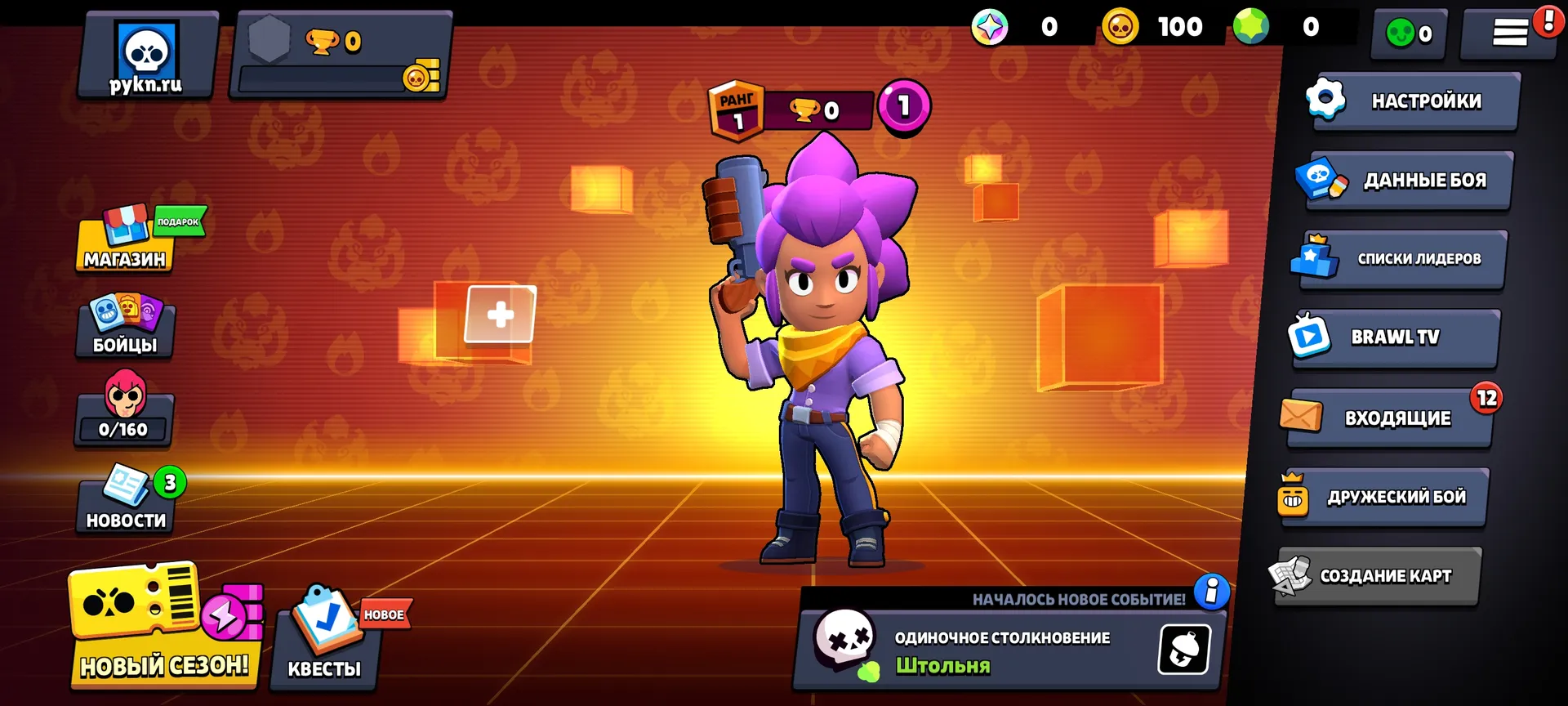The height and width of the screenshot is (706, 1568).
Task: Open the Данные боя entry
Action: point(1407,181)
